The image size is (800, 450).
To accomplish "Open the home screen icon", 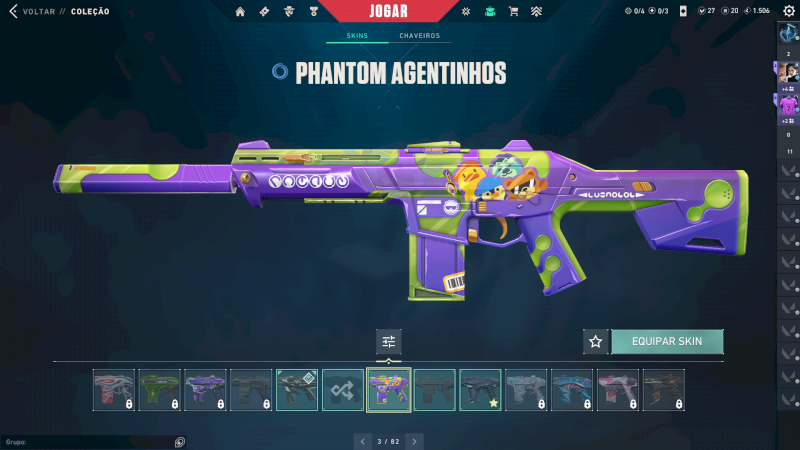I will point(240,11).
